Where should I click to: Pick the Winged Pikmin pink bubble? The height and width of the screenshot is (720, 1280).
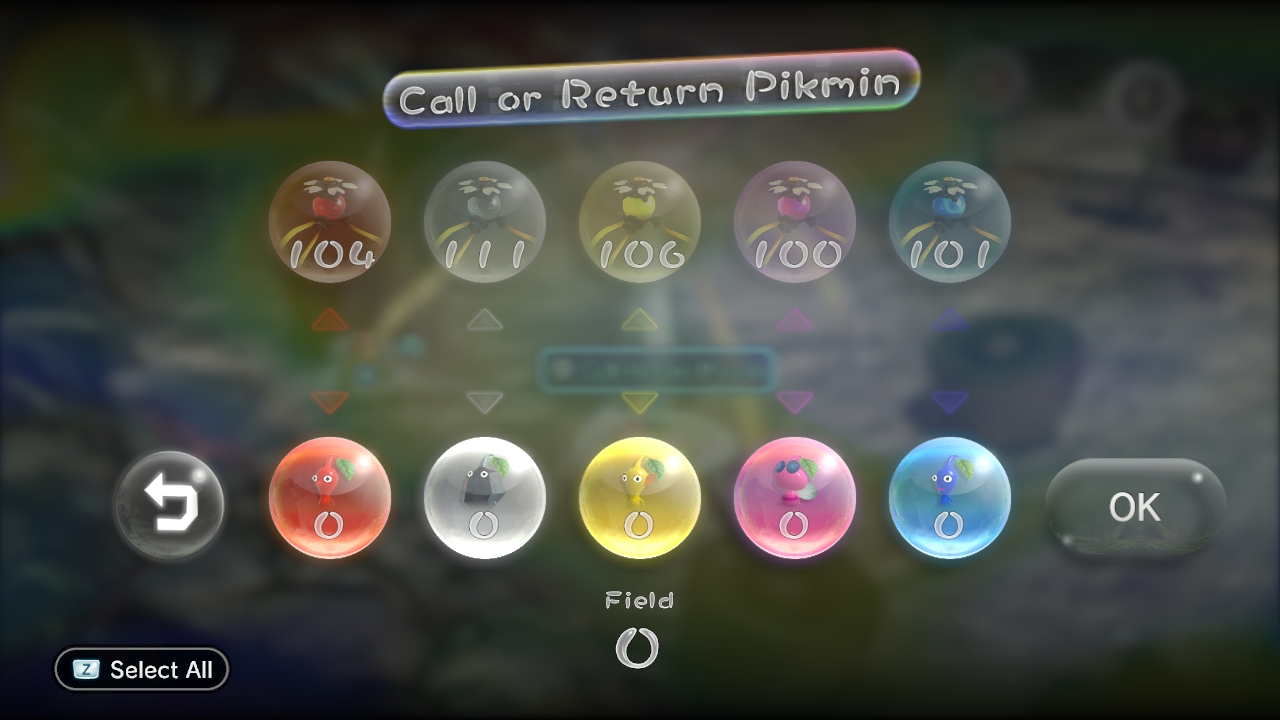click(x=795, y=497)
